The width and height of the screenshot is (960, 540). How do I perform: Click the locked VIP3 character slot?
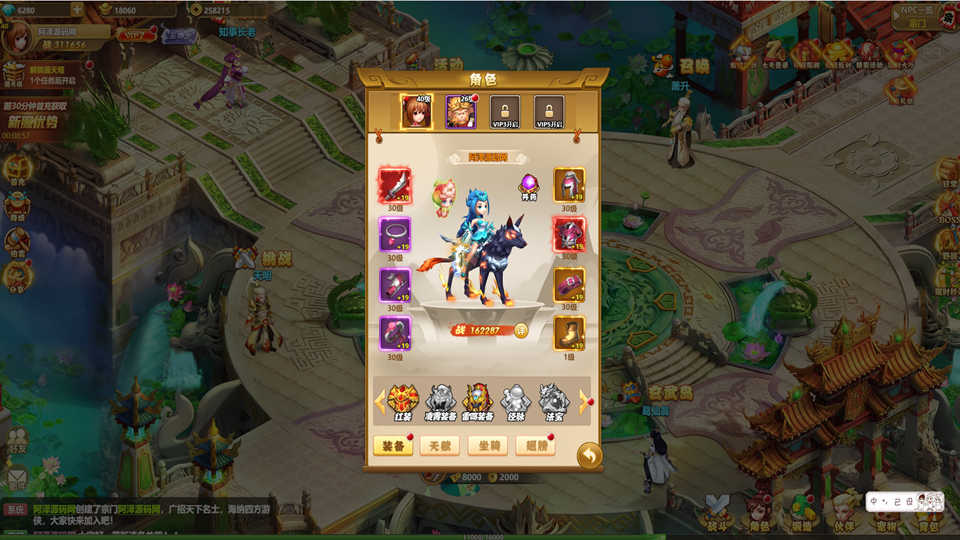(x=505, y=112)
